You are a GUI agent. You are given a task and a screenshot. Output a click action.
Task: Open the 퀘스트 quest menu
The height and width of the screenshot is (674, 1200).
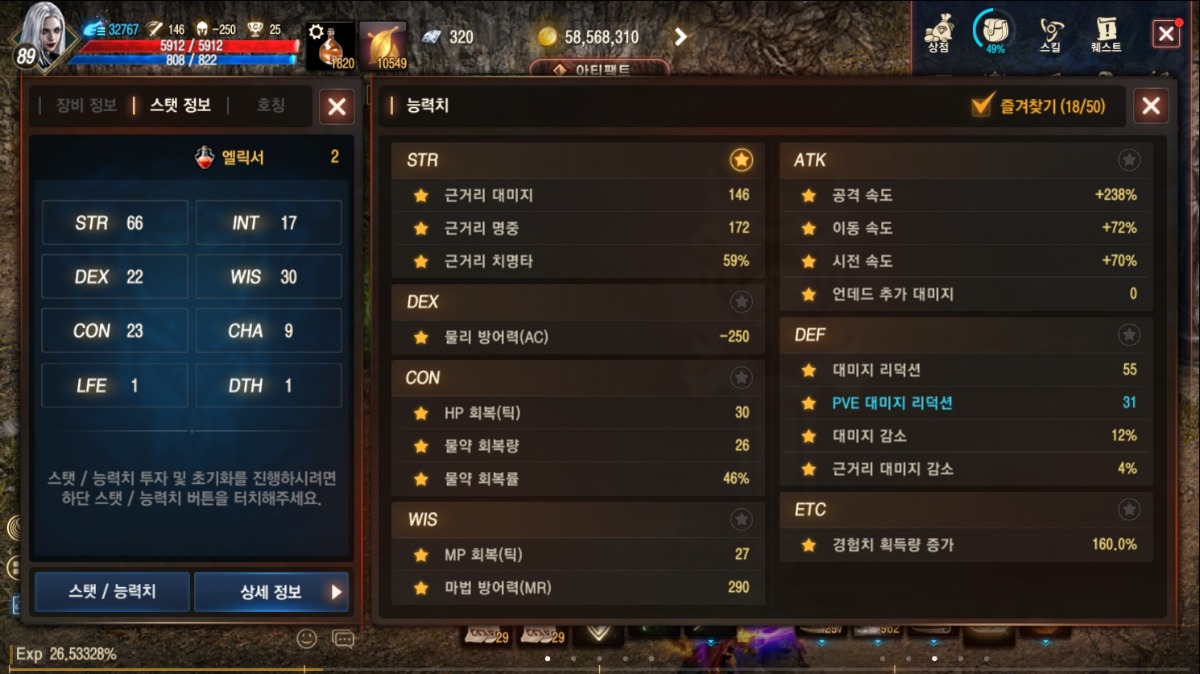click(1106, 34)
